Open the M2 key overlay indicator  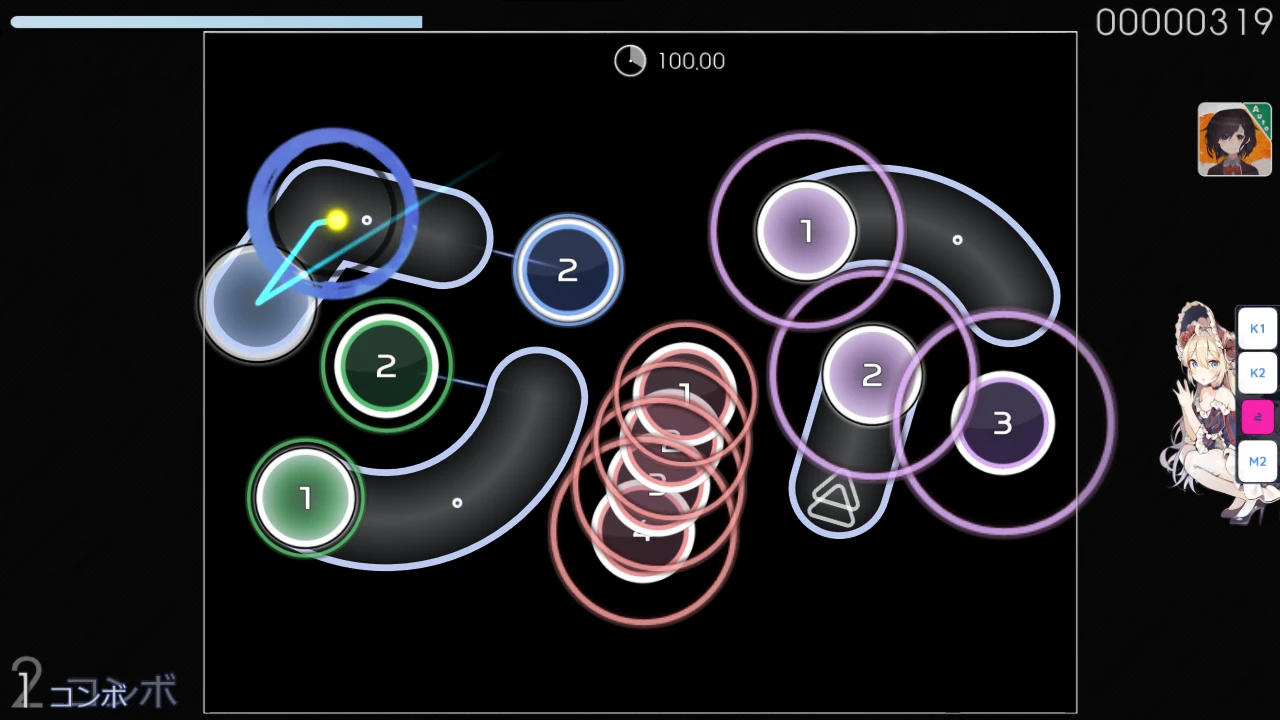[x=1257, y=461]
